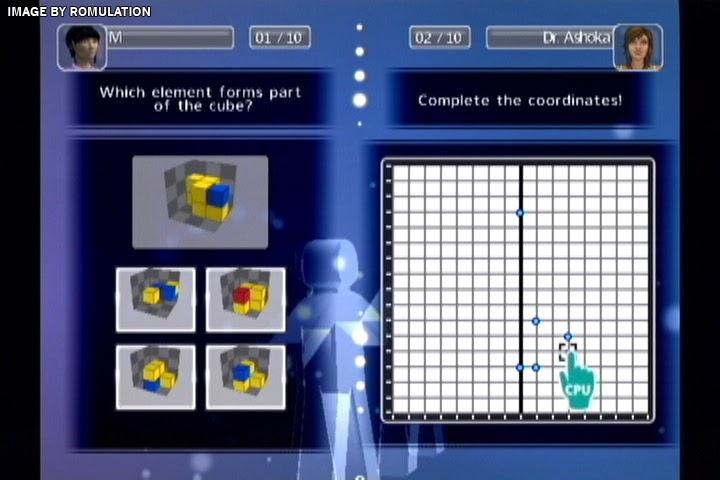Select the topmost blue point on grid
The width and height of the screenshot is (720, 480).
[x=519, y=212]
